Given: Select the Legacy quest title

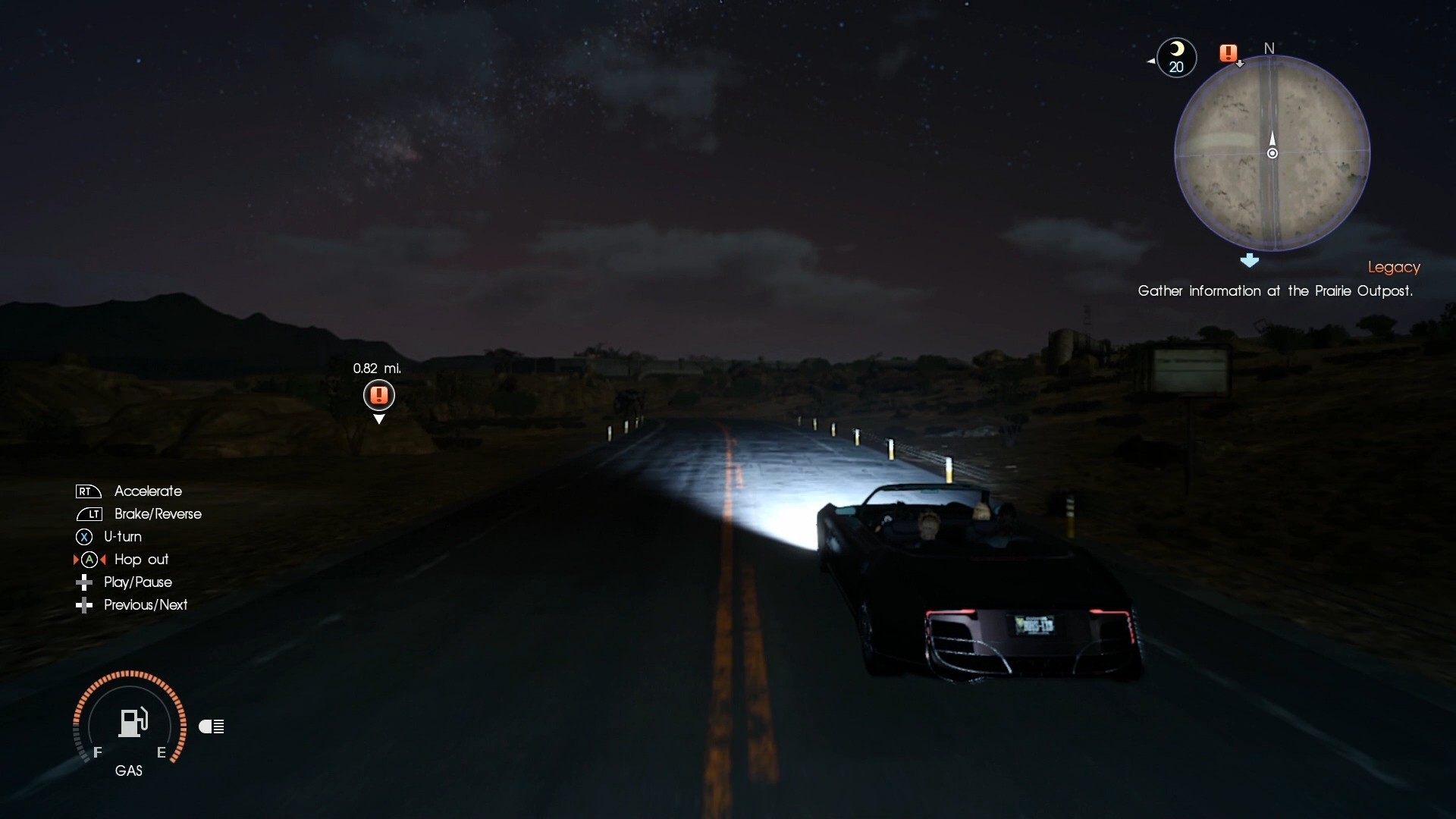Looking at the screenshot, I should click(x=1394, y=267).
